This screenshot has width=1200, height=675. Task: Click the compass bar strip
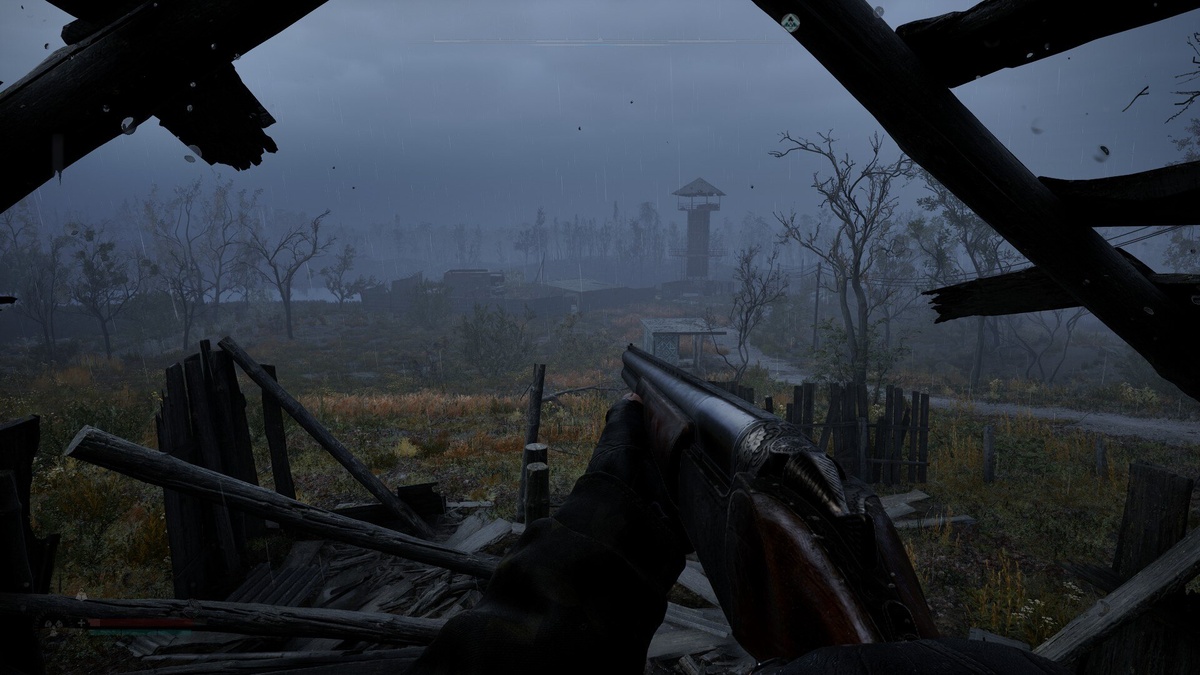click(x=600, y=41)
